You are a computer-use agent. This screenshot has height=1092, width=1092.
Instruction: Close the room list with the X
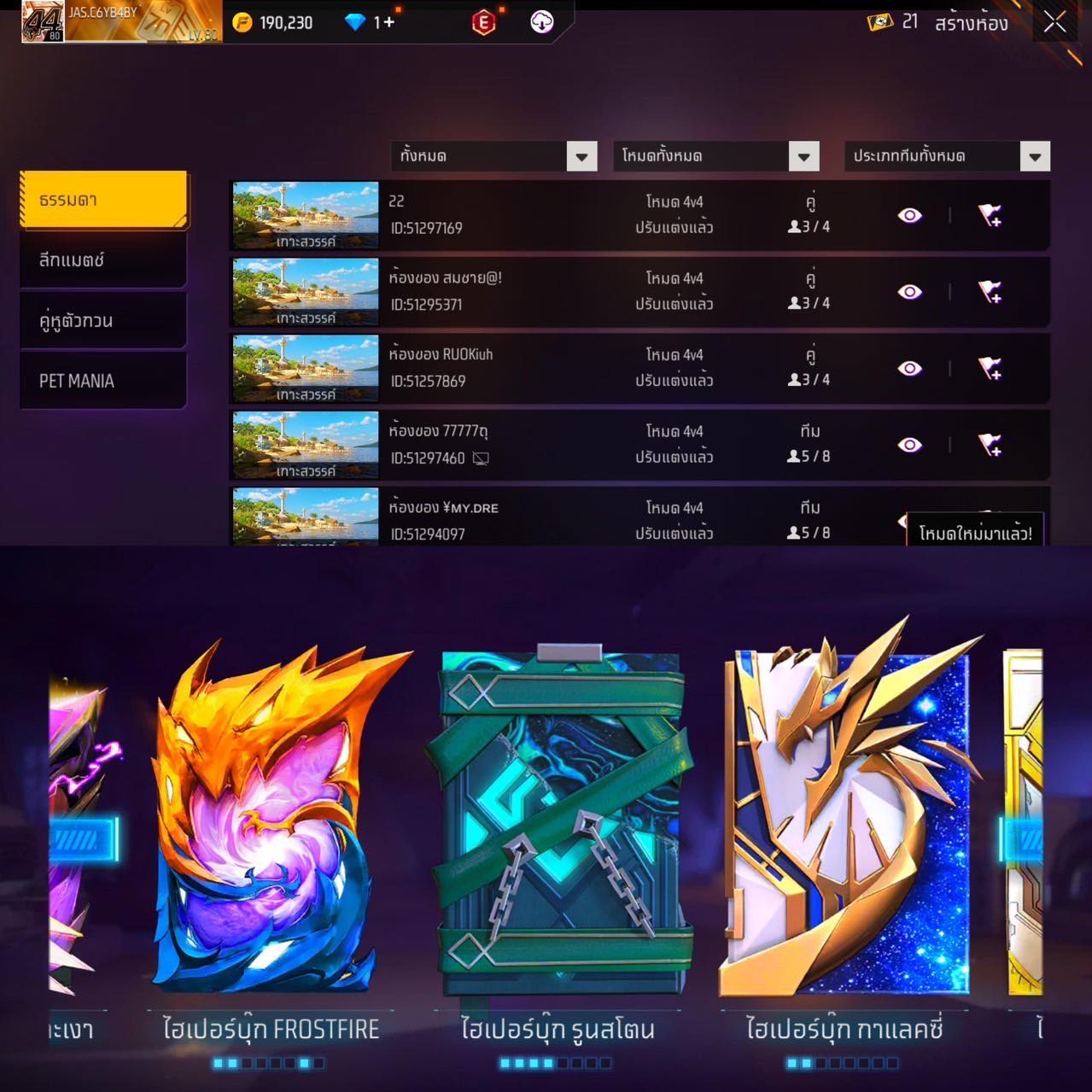pos(1054,23)
